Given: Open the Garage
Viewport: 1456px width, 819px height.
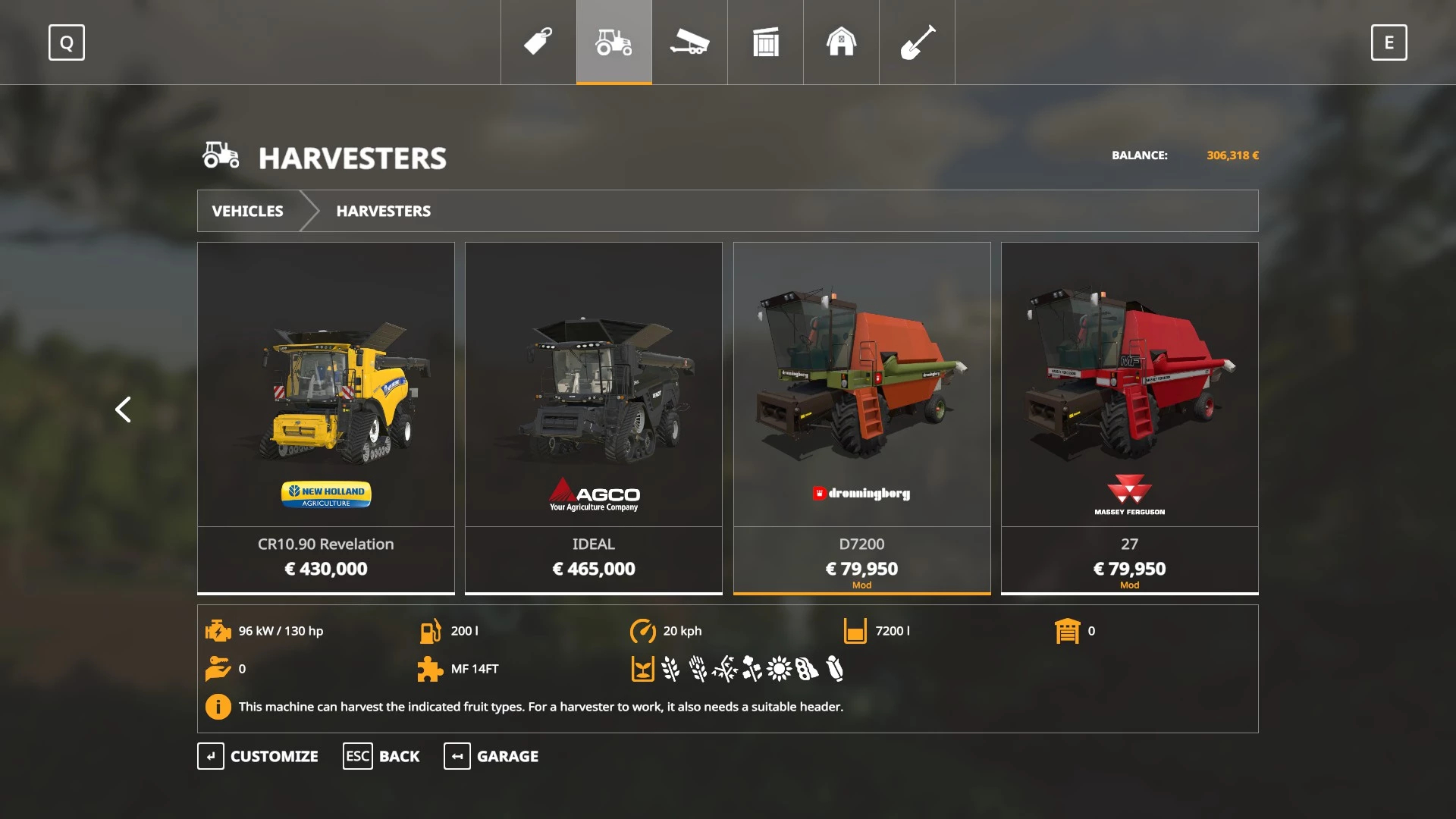Looking at the screenshot, I should [x=491, y=756].
